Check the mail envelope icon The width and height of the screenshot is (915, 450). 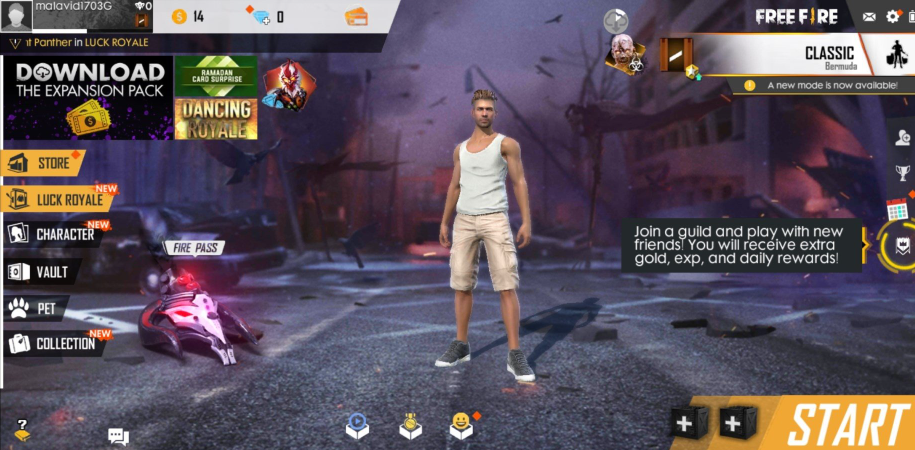click(x=869, y=16)
